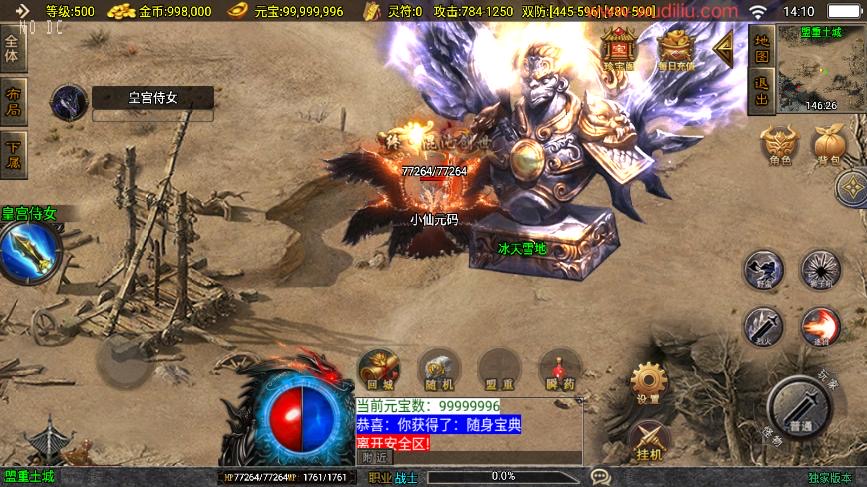Click the 皇宫侍女 blue dagger icon

pyautogui.click(x=30, y=251)
